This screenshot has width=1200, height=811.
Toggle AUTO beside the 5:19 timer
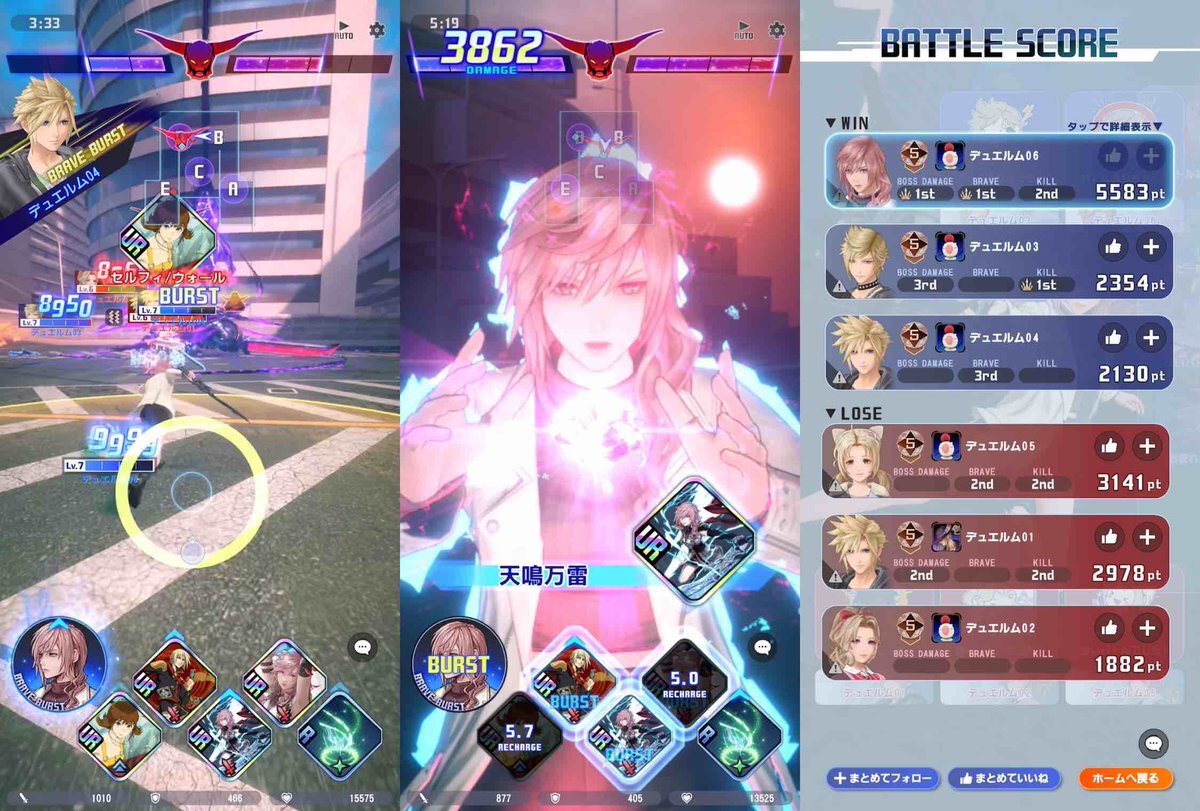744,30
